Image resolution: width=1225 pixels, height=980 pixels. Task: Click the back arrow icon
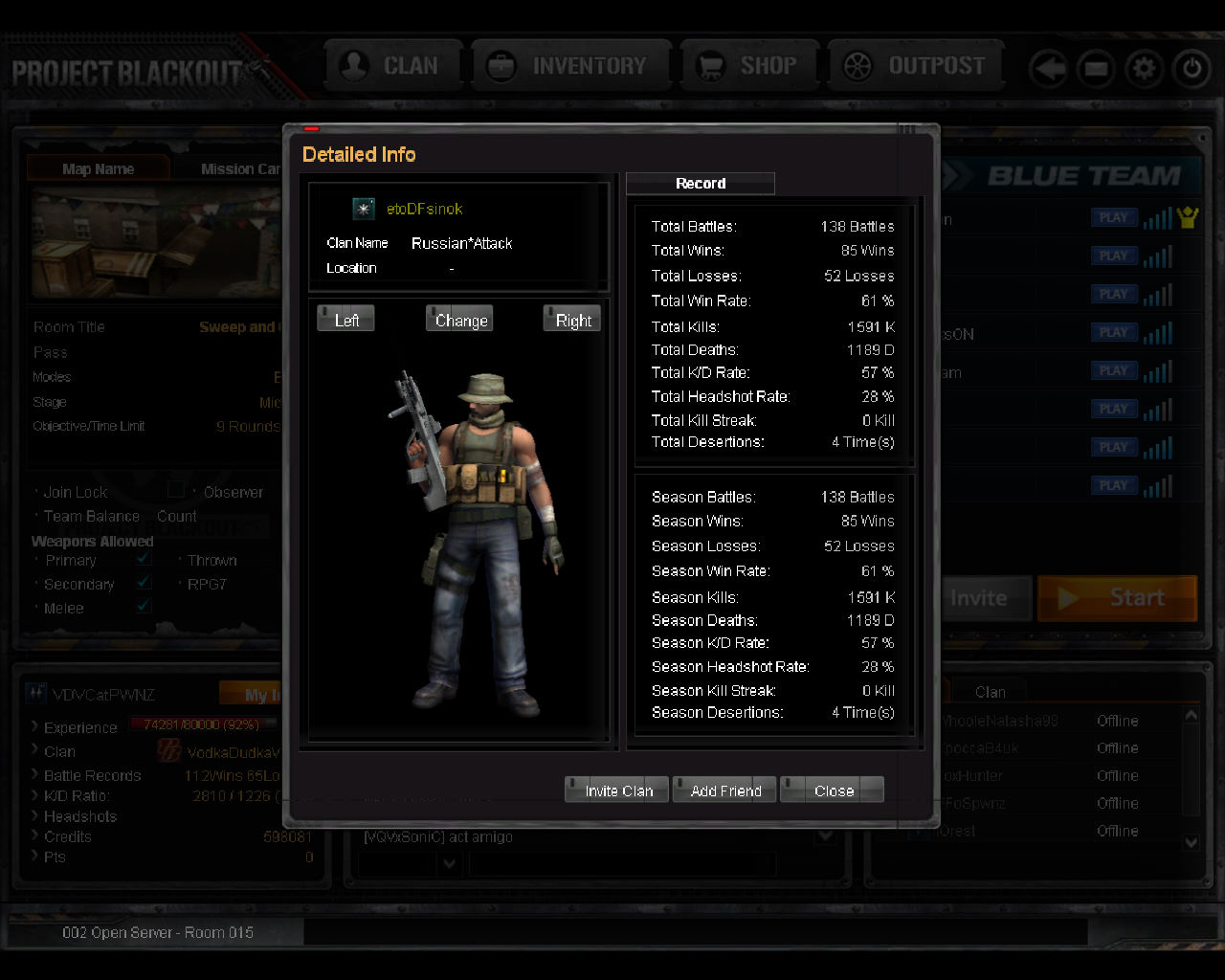click(1049, 69)
